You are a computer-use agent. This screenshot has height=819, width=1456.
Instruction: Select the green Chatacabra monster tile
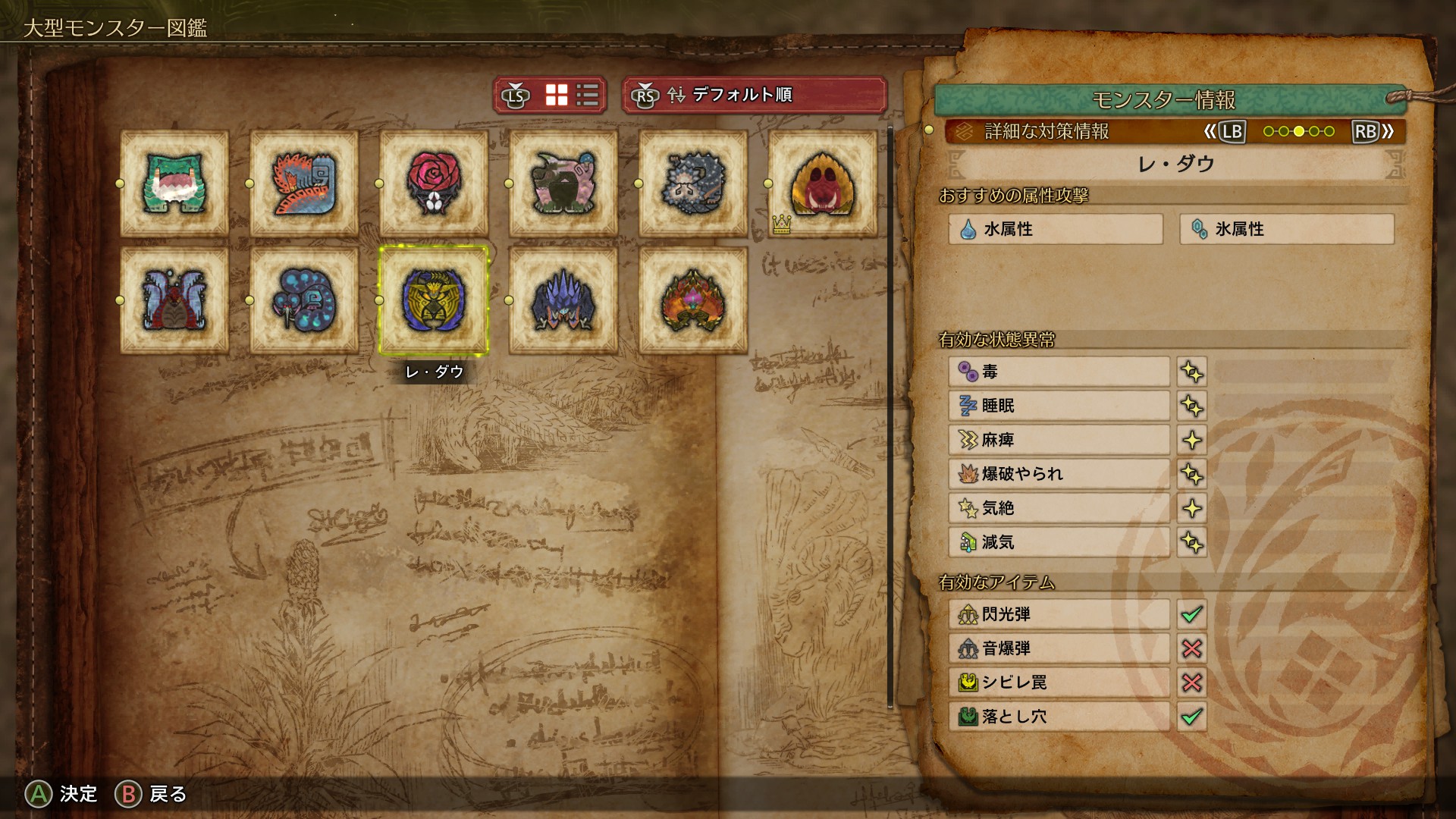(174, 184)
